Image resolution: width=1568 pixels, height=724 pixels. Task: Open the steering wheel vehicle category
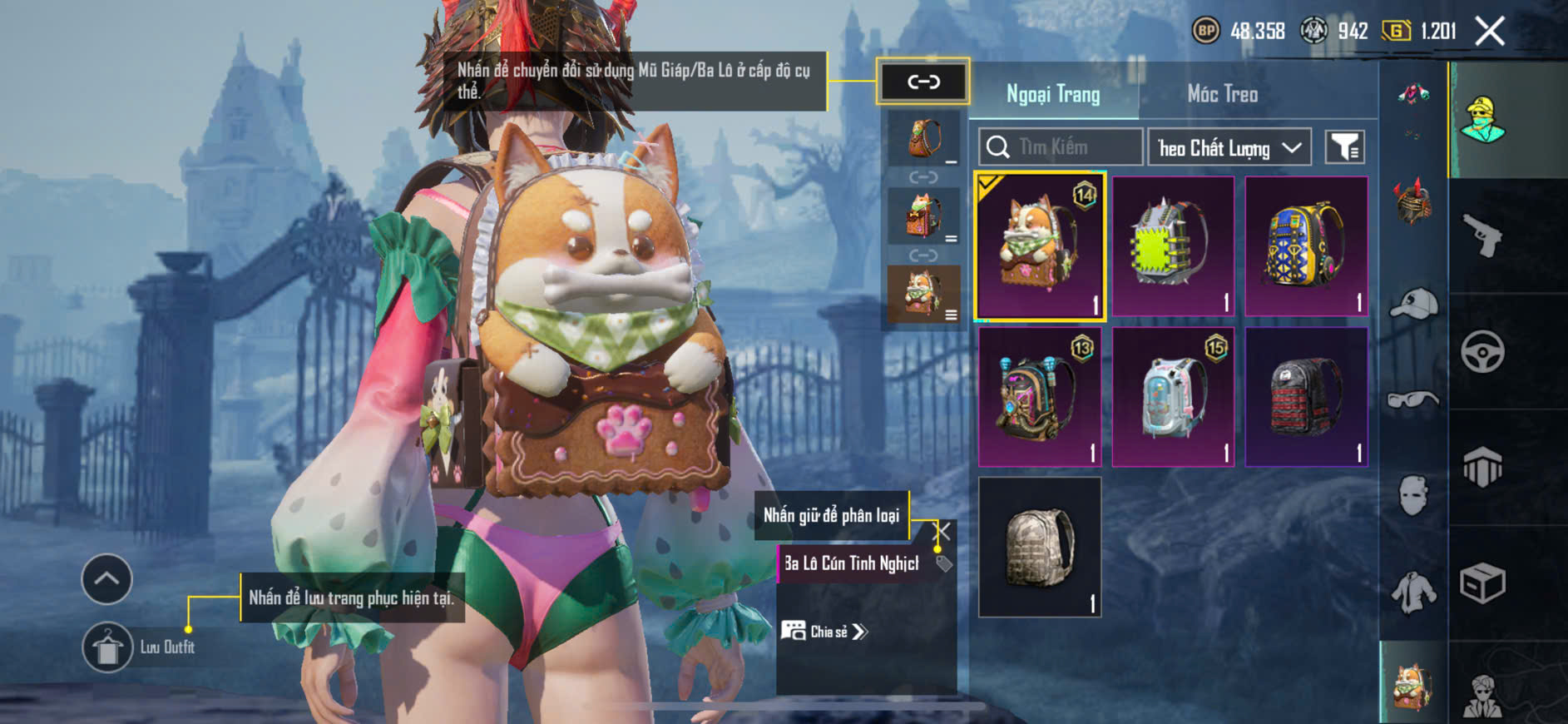(x=1483, y=352)
